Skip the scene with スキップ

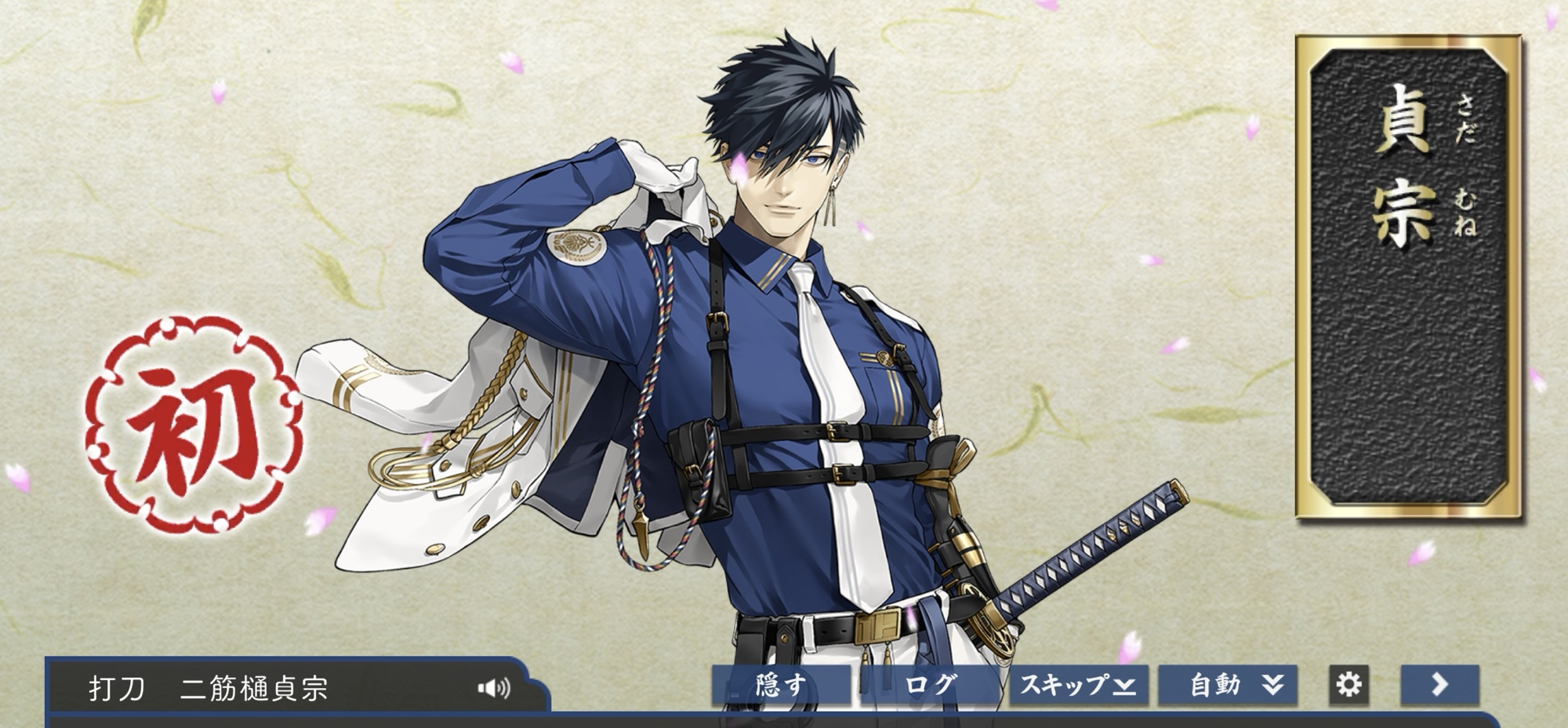point(1078,685)
